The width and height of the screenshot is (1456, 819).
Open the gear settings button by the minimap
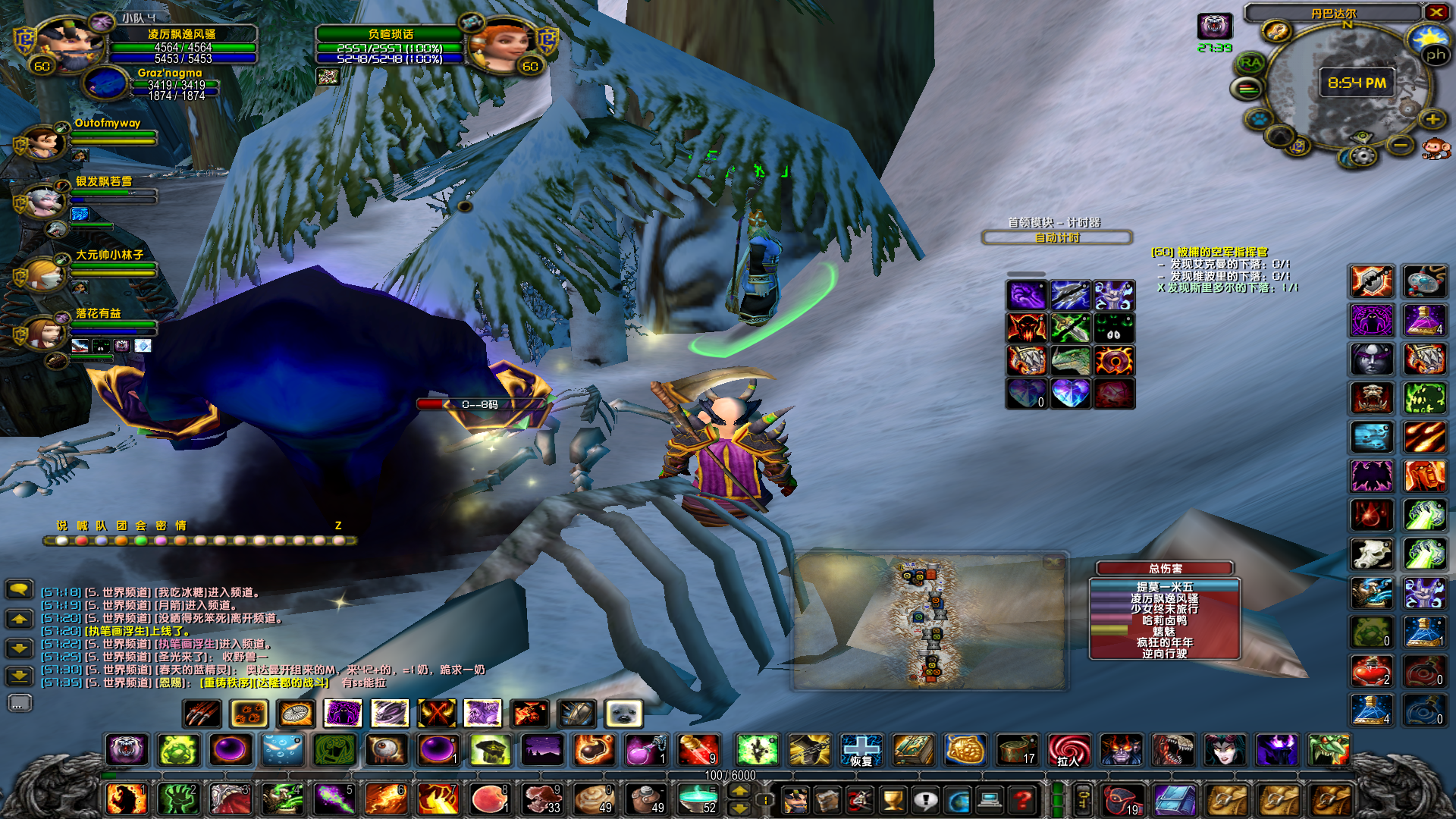pyautogui.click(x=1363, y=156)
